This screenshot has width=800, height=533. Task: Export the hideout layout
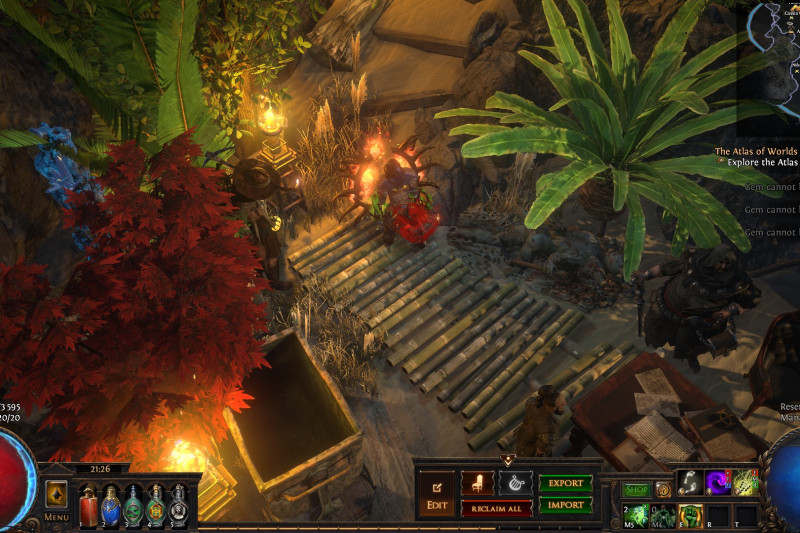click(x=565, y=483)
